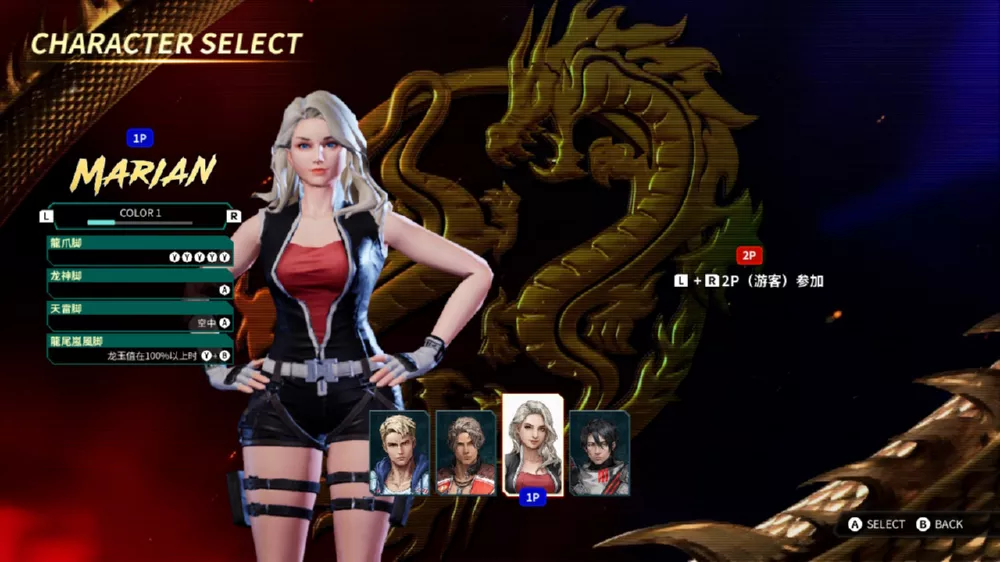The height and width of the screenshot is (562, 1000).
Task: Click the COLOR 1 costume selector
Action: pos(140,215)
